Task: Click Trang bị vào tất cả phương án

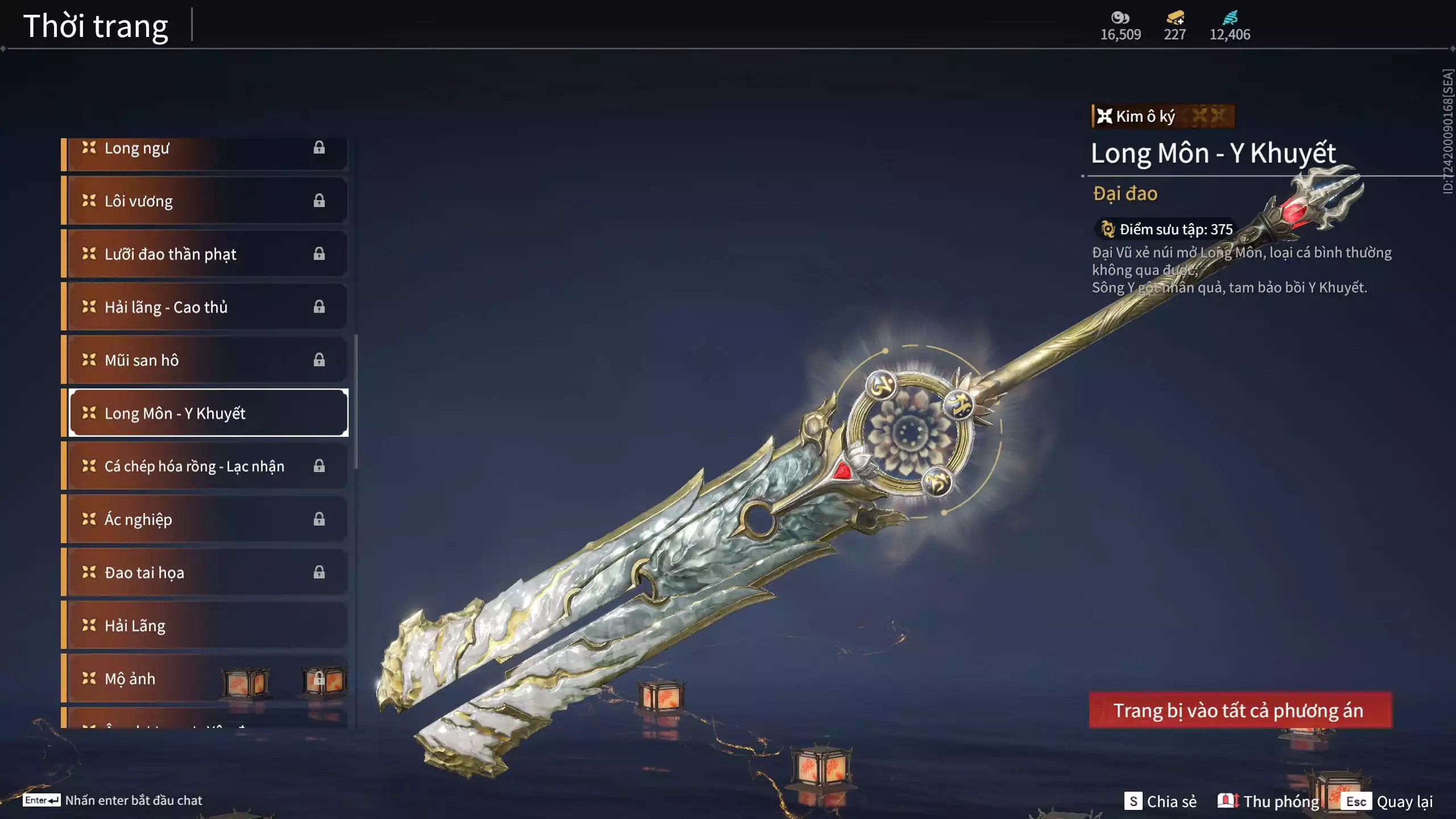Action: coord(1240,710)
